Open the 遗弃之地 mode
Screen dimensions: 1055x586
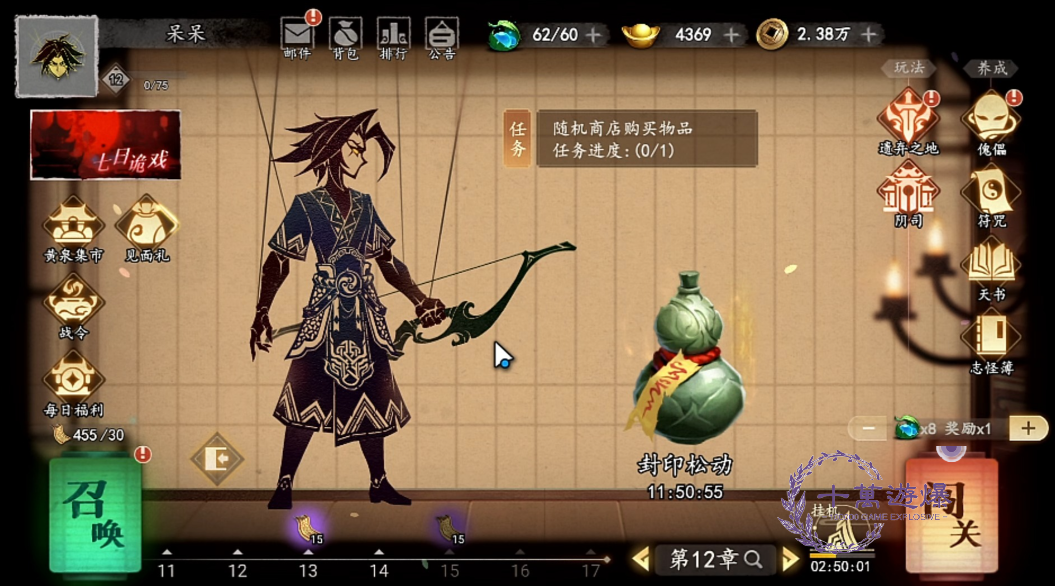point(908,121)
